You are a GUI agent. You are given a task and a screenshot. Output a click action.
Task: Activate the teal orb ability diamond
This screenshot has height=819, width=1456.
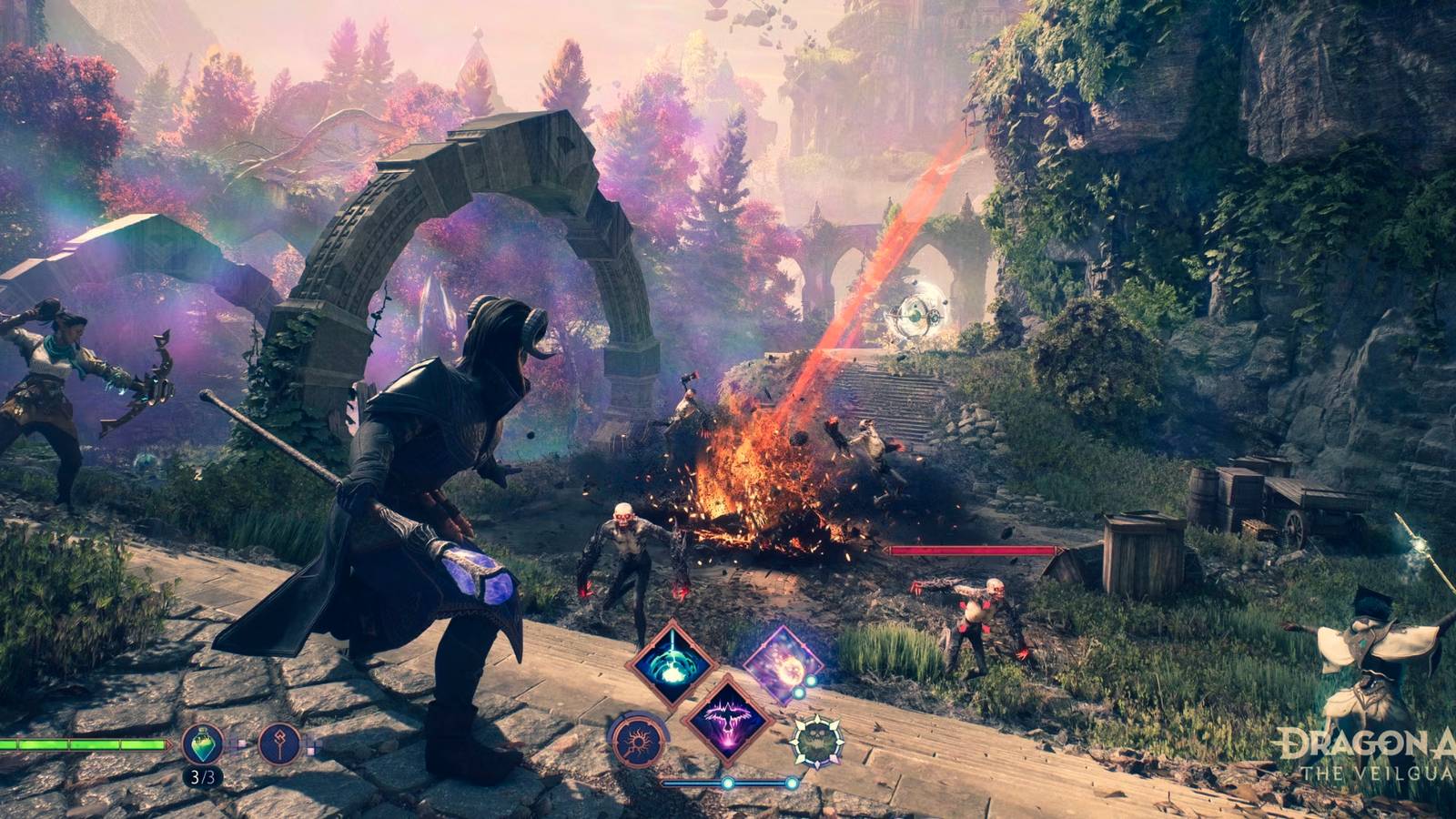(672, 663)
